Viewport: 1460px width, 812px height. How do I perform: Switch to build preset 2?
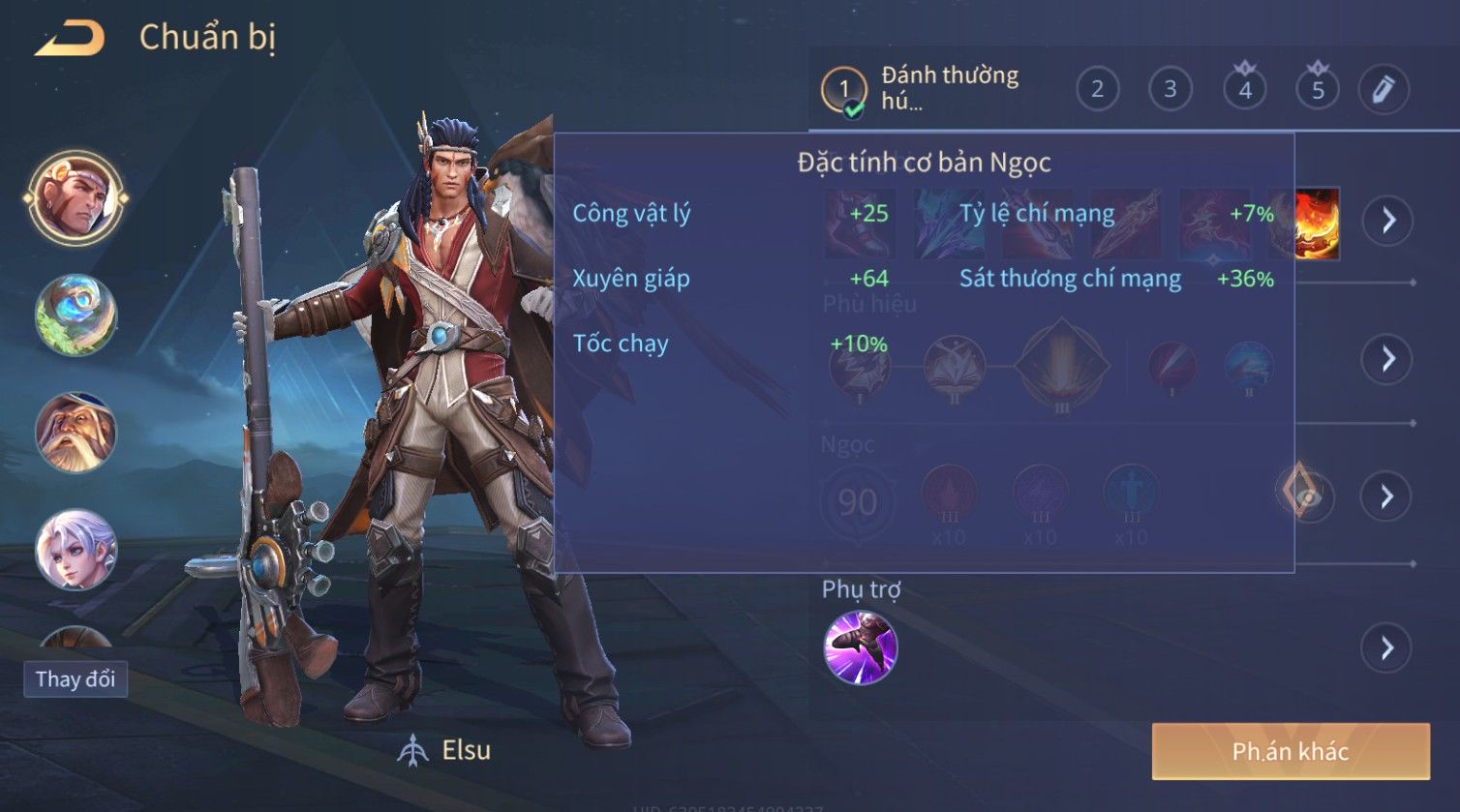(x=1097, y=90)
